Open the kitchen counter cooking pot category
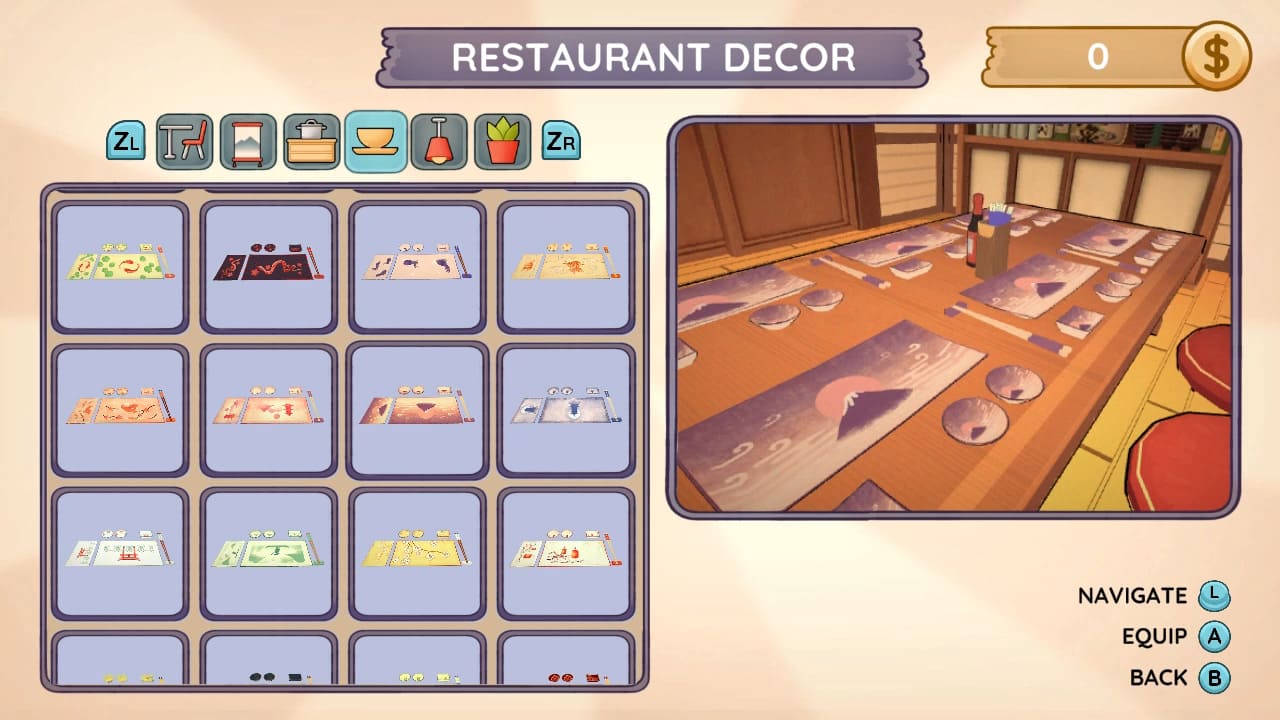 tap(312, 141)
